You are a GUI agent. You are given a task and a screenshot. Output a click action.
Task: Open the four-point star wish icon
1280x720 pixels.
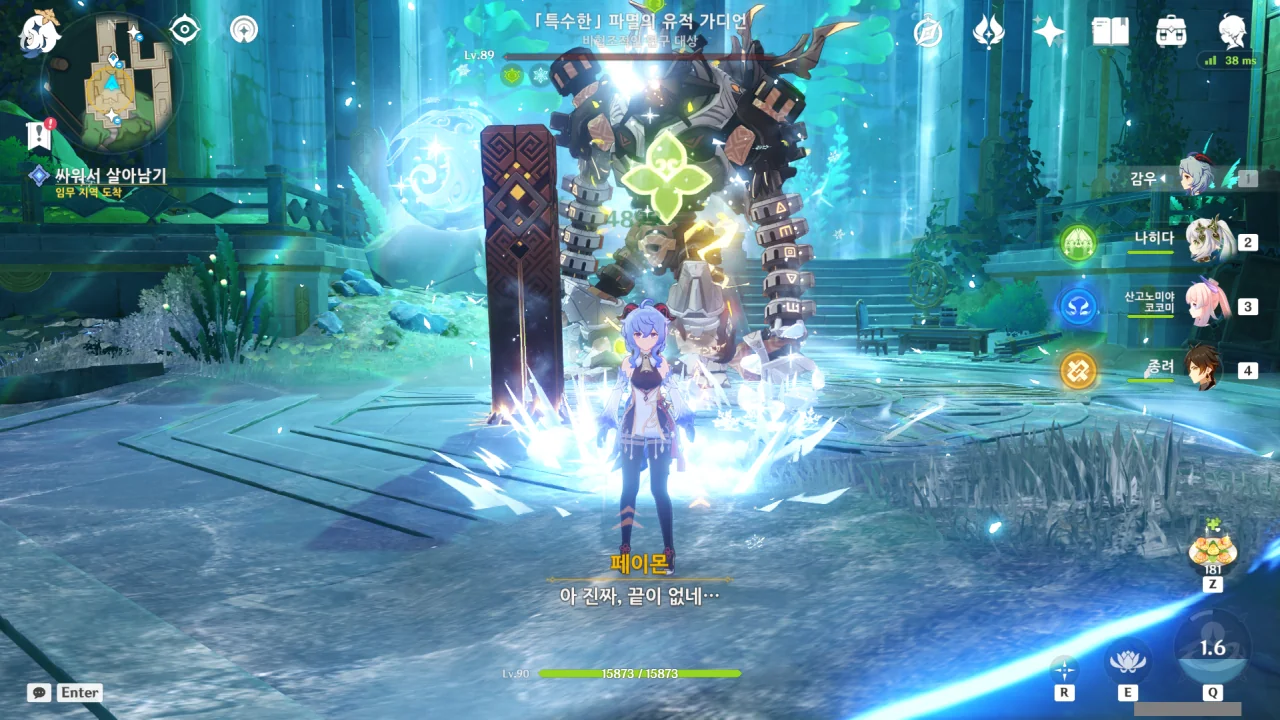click(1049, 32)
